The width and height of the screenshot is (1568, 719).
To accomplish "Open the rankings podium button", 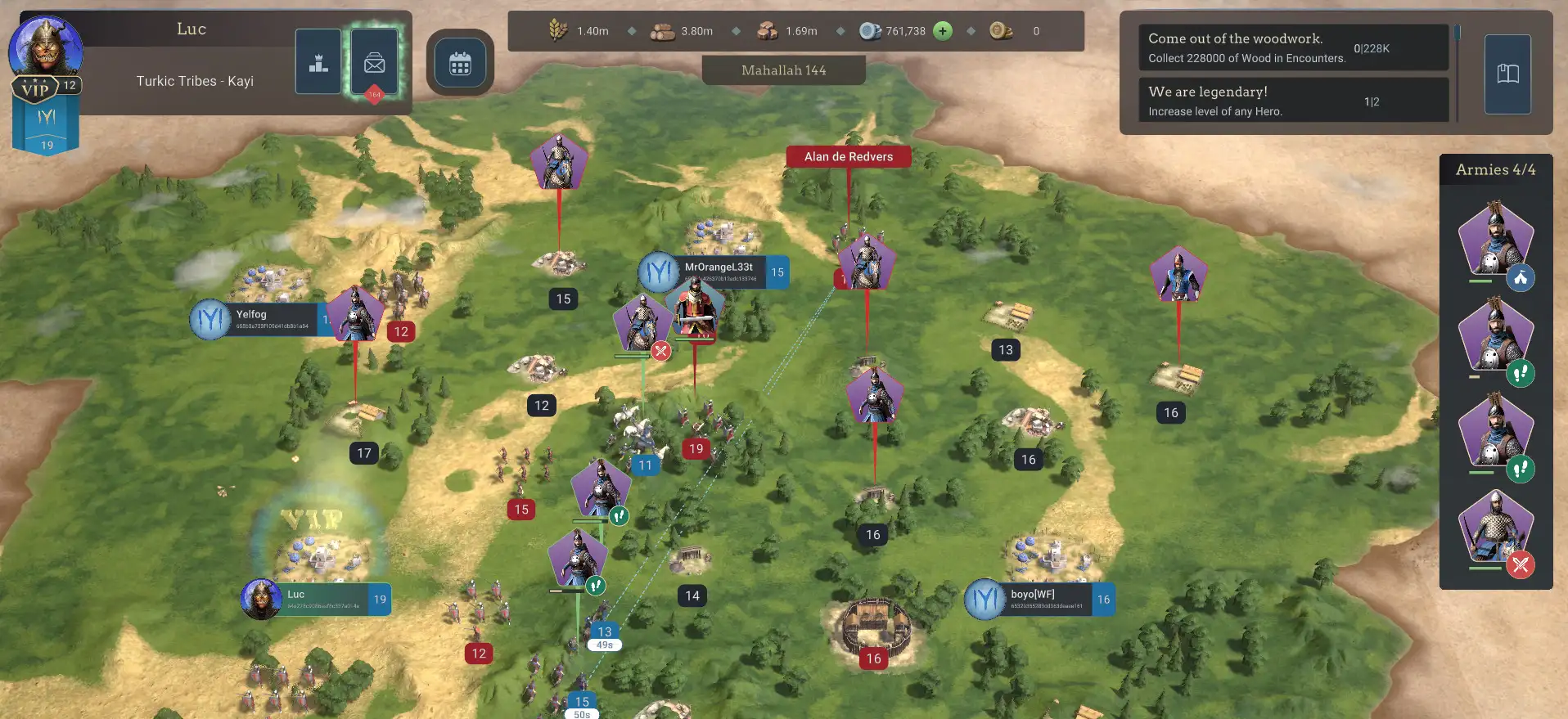I will [318, 61].
